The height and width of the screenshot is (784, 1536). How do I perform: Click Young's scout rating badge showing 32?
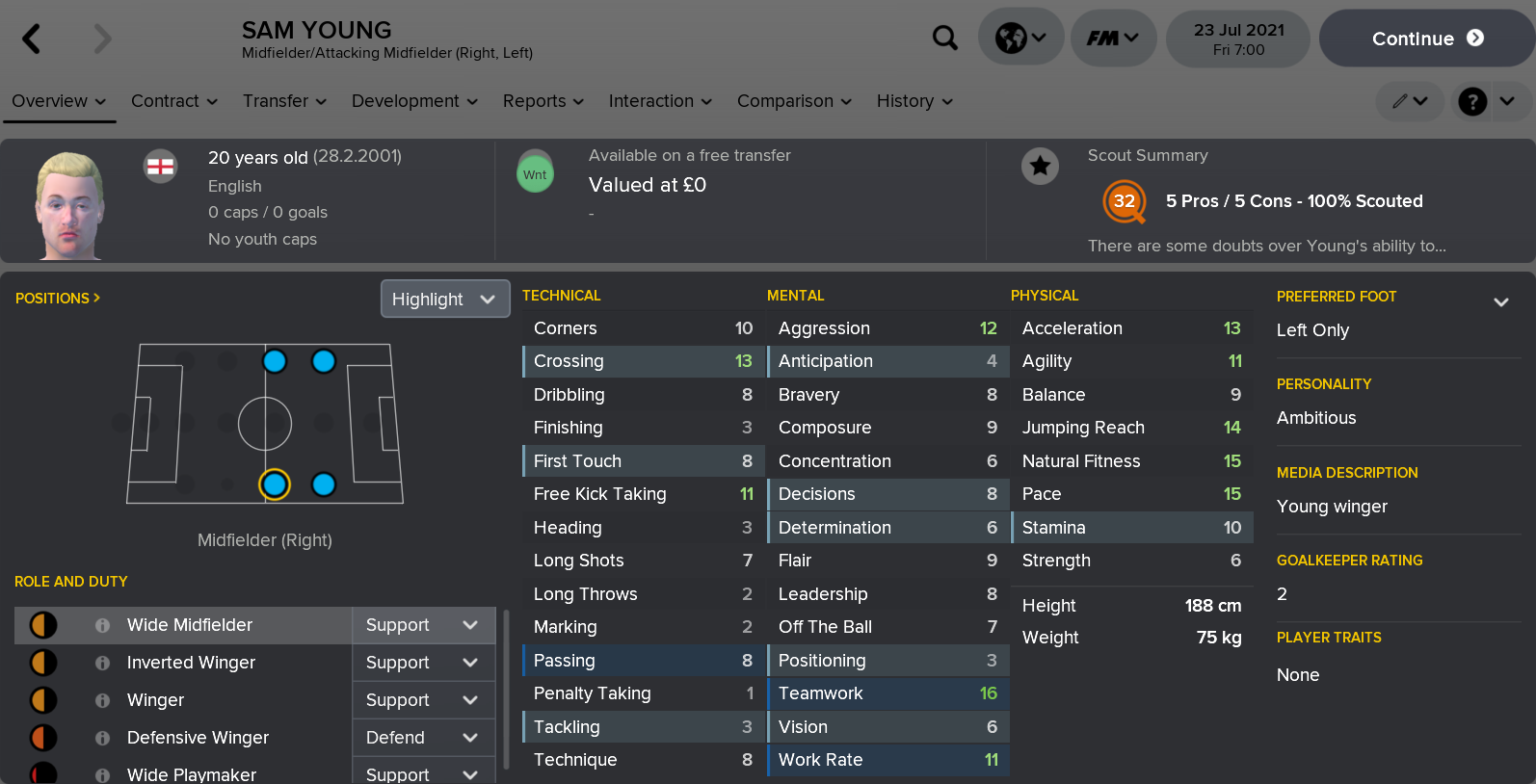(1125, 202)
